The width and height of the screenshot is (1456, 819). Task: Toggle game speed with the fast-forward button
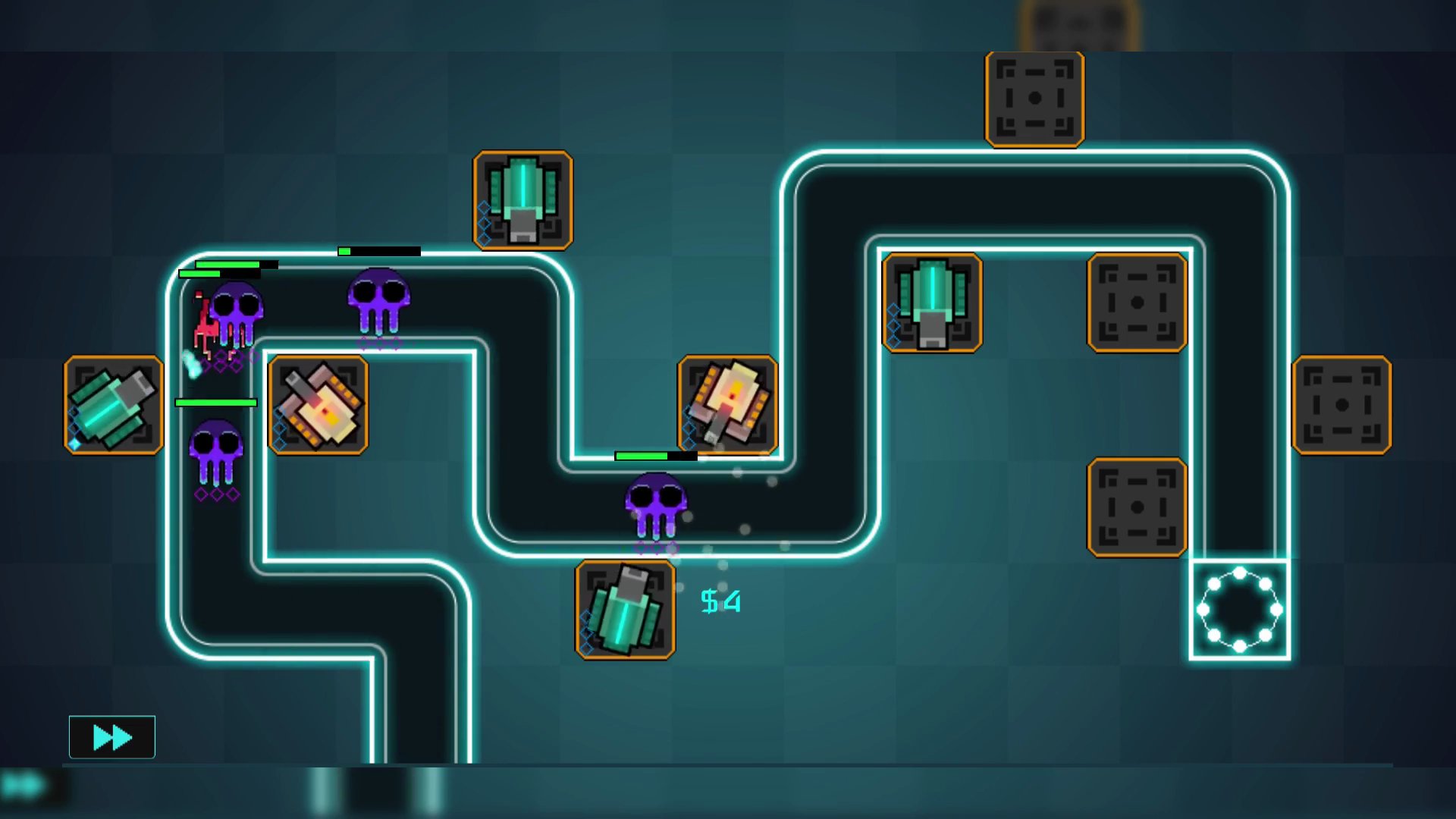(x=111, y=736)
